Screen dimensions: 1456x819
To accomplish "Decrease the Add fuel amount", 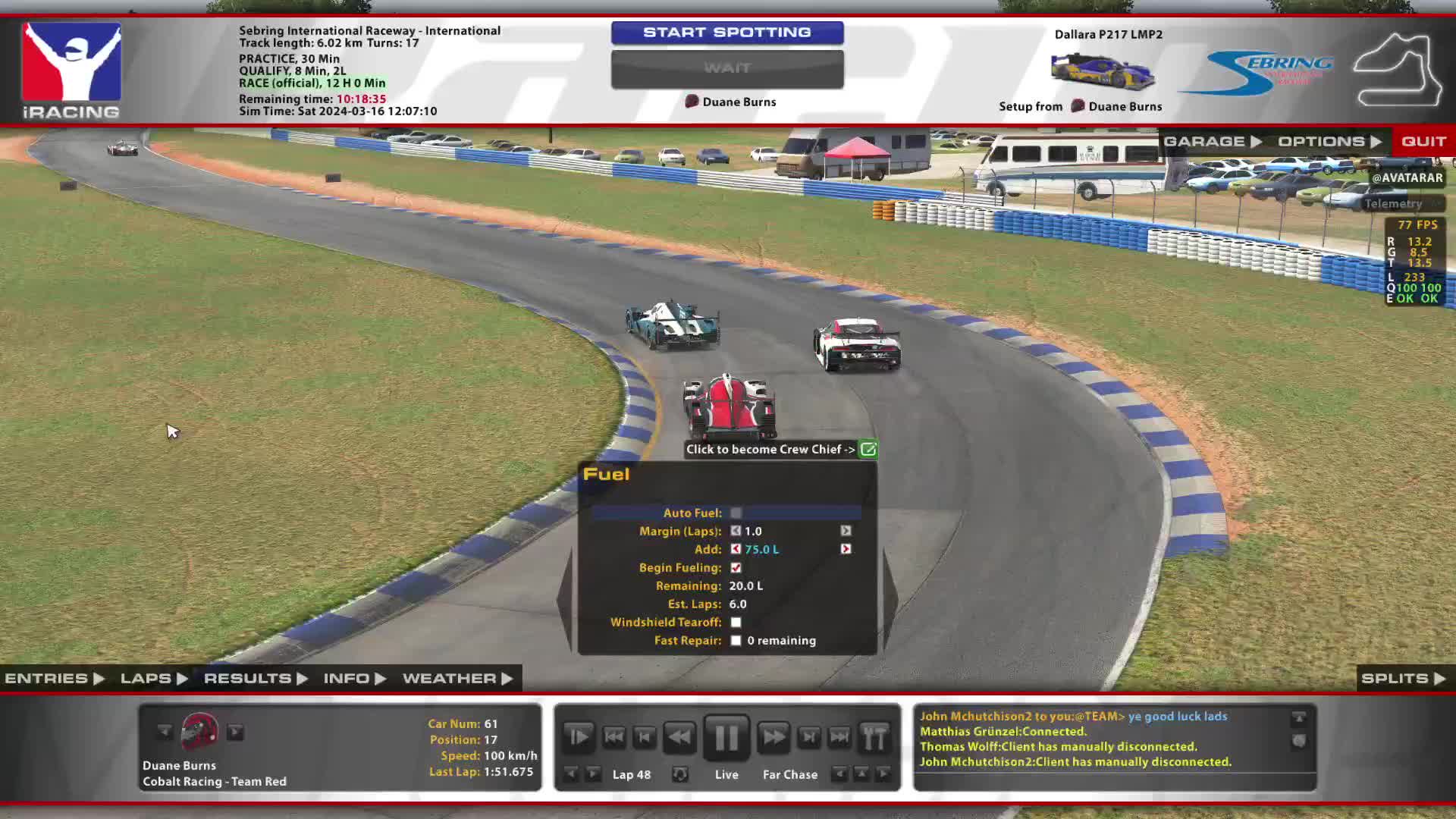I will [x=736, y=550].
